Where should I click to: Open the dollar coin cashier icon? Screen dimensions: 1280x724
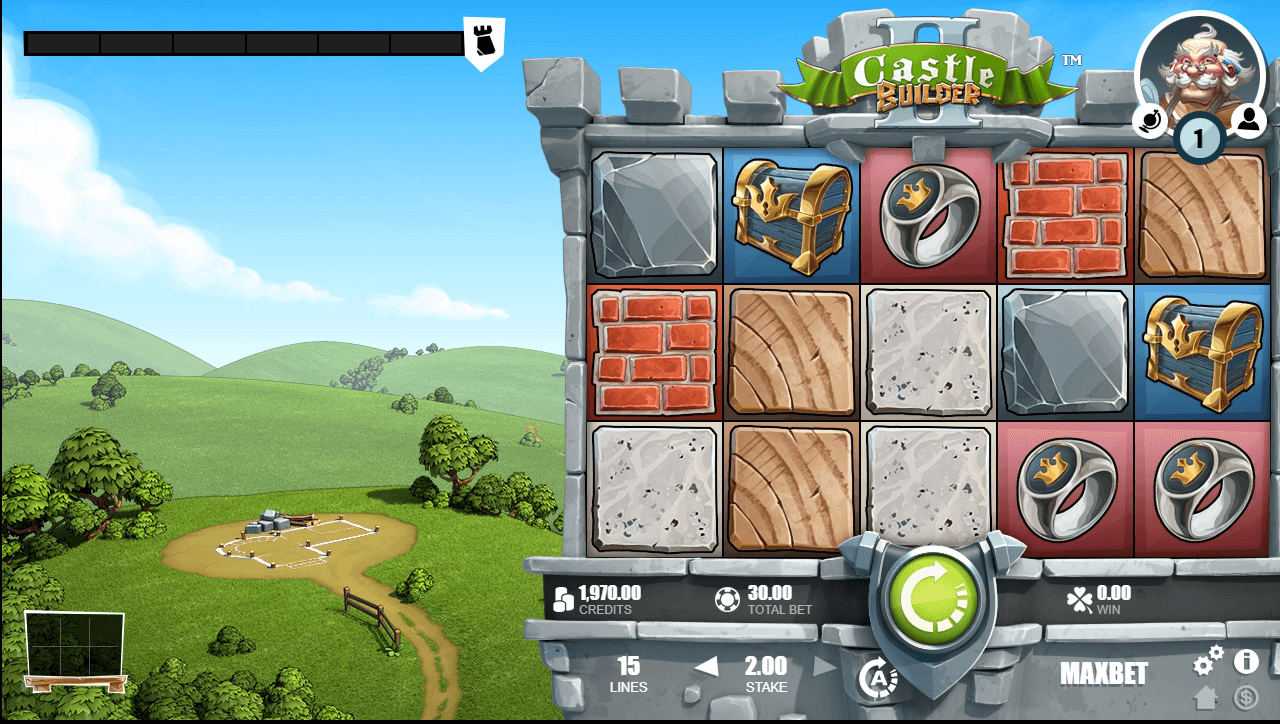click(1246, 697)
